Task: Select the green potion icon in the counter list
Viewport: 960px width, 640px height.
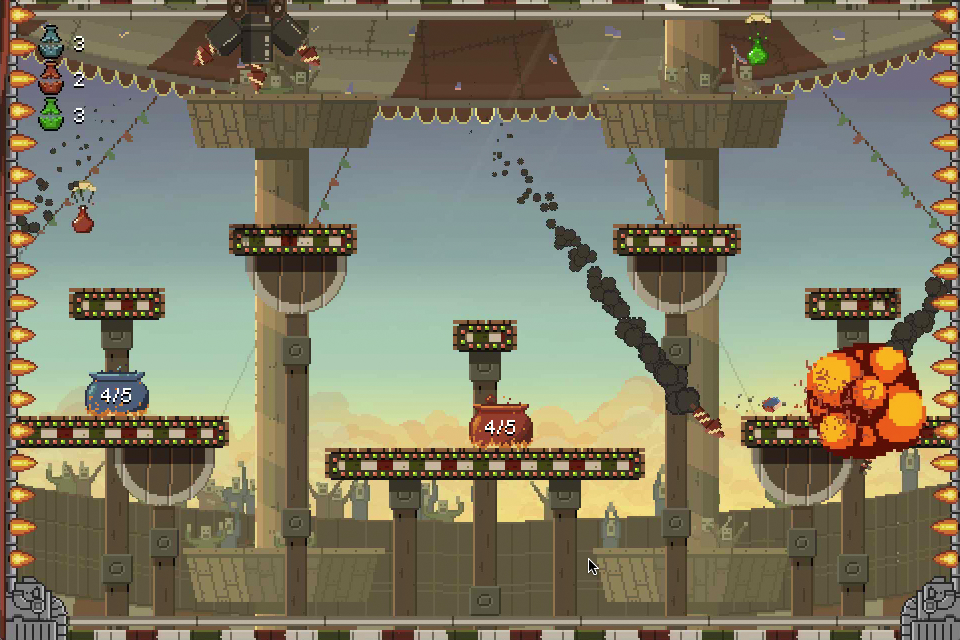Action: point(50,114)
